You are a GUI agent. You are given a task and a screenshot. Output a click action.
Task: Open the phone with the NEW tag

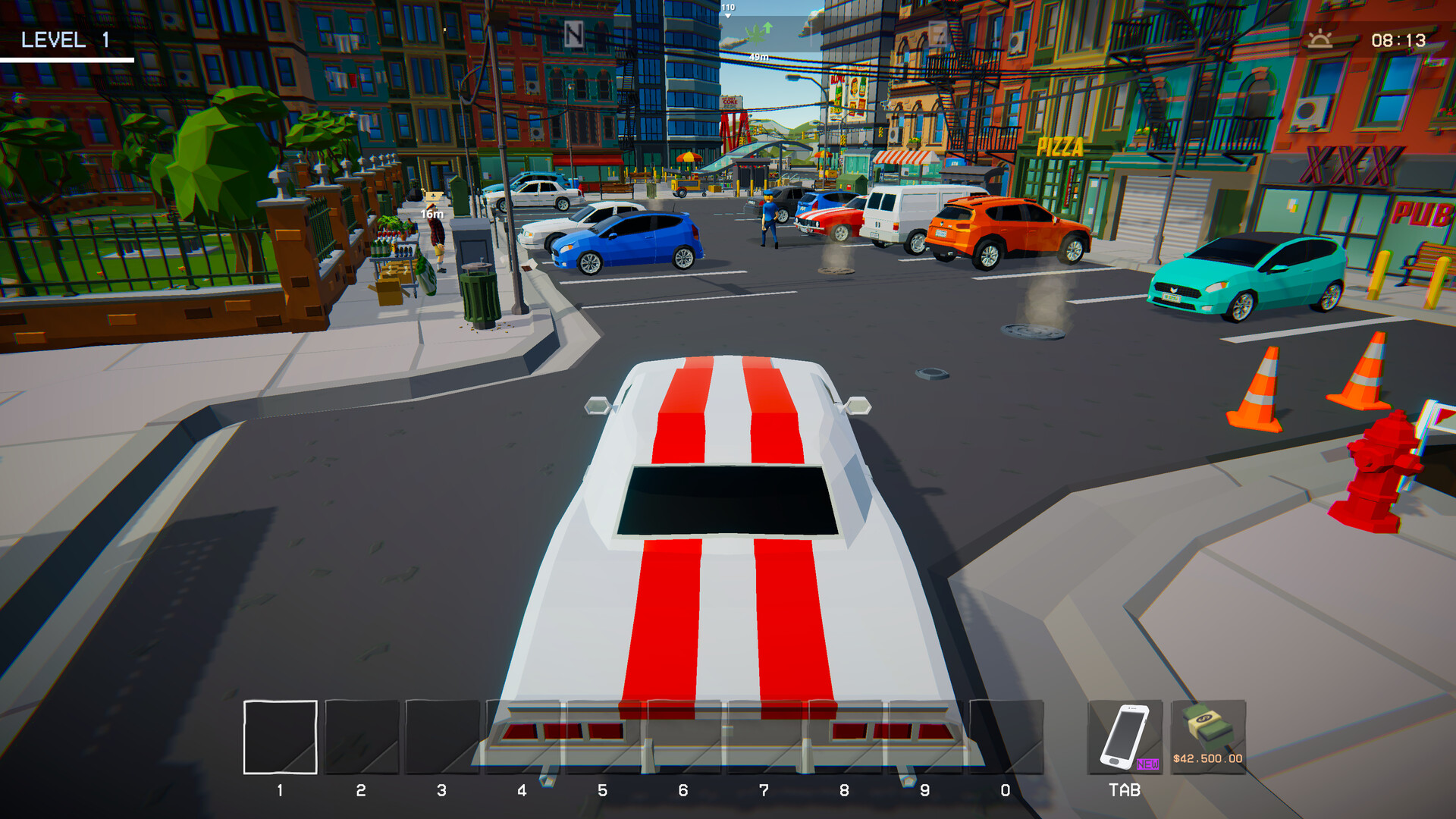1125,737
